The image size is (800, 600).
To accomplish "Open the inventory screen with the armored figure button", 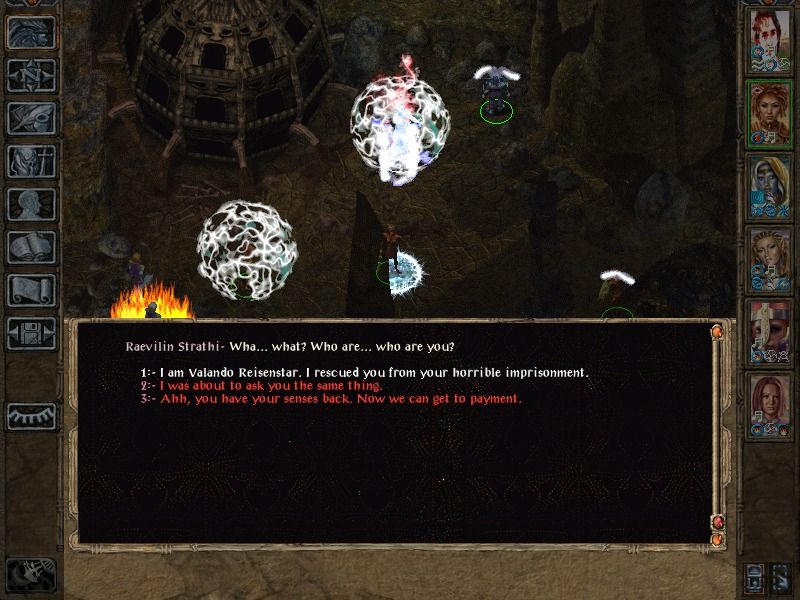I will point(30,161).
